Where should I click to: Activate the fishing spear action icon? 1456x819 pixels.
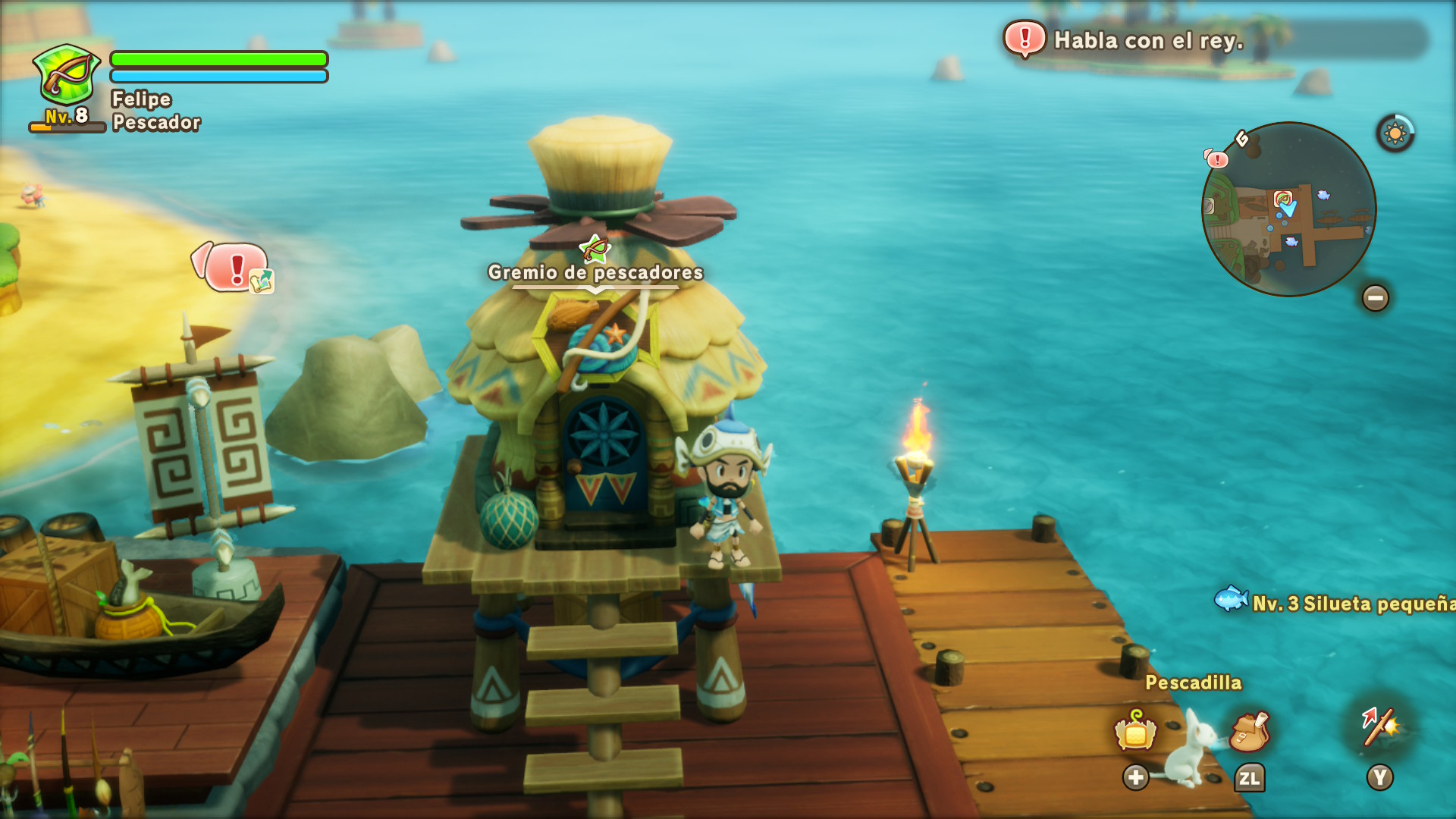point(1379,728)
